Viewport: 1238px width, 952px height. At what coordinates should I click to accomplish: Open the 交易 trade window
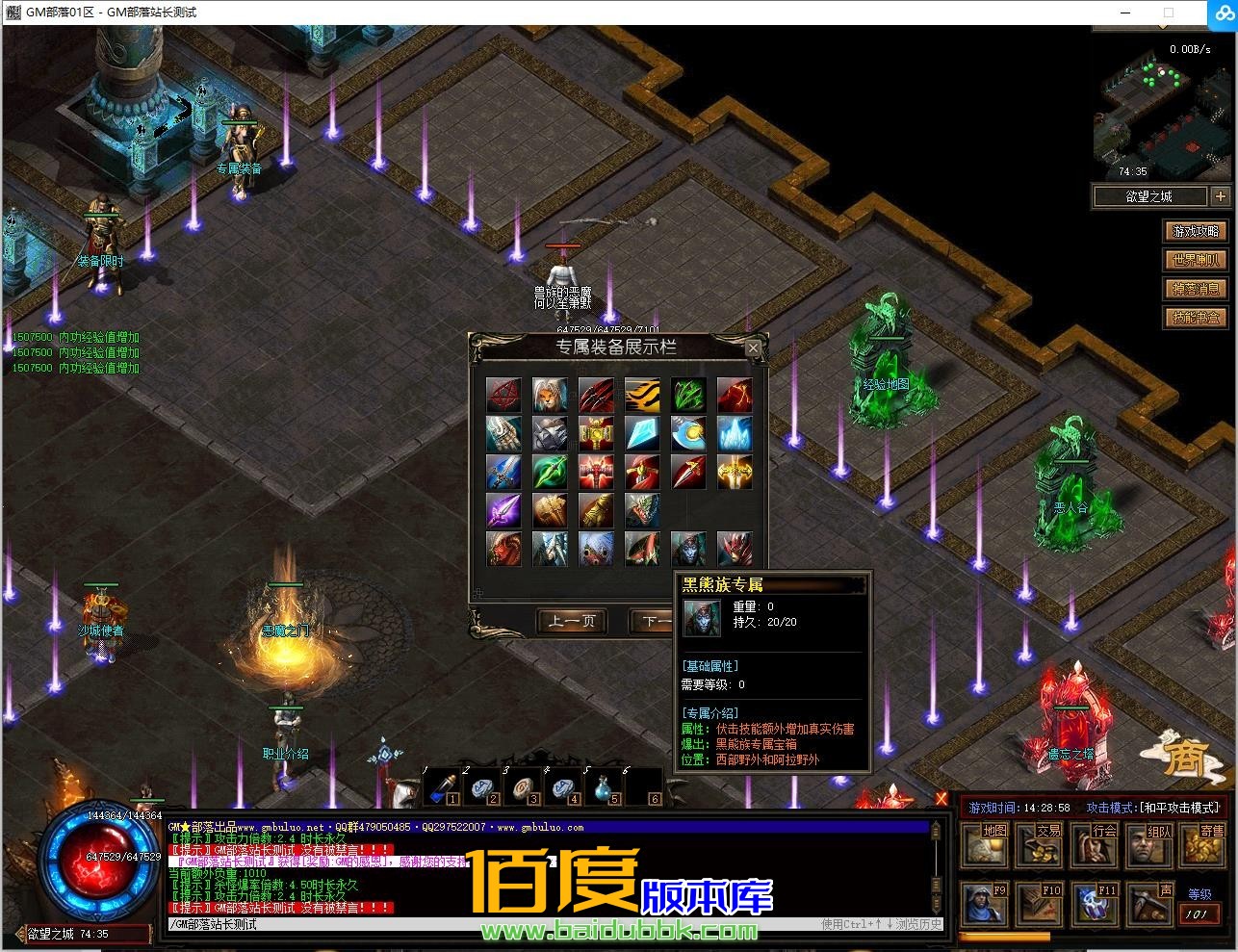[x=1039, y=845]
